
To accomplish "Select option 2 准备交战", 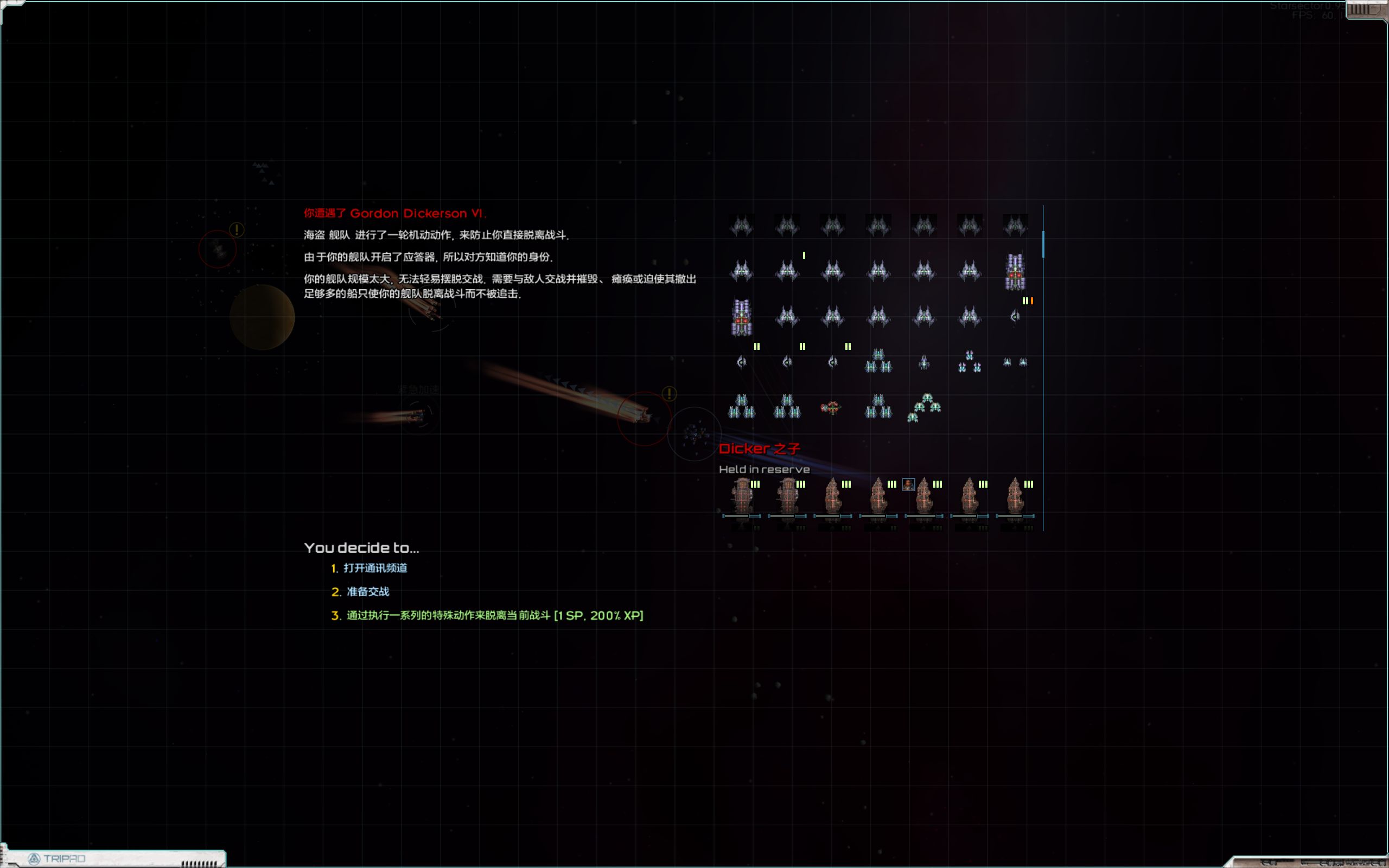I will (x=367, y=591).
